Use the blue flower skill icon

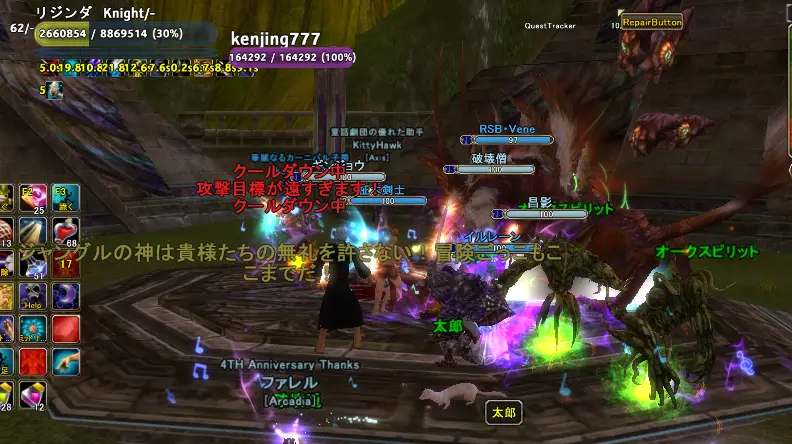tap(33, 328)
